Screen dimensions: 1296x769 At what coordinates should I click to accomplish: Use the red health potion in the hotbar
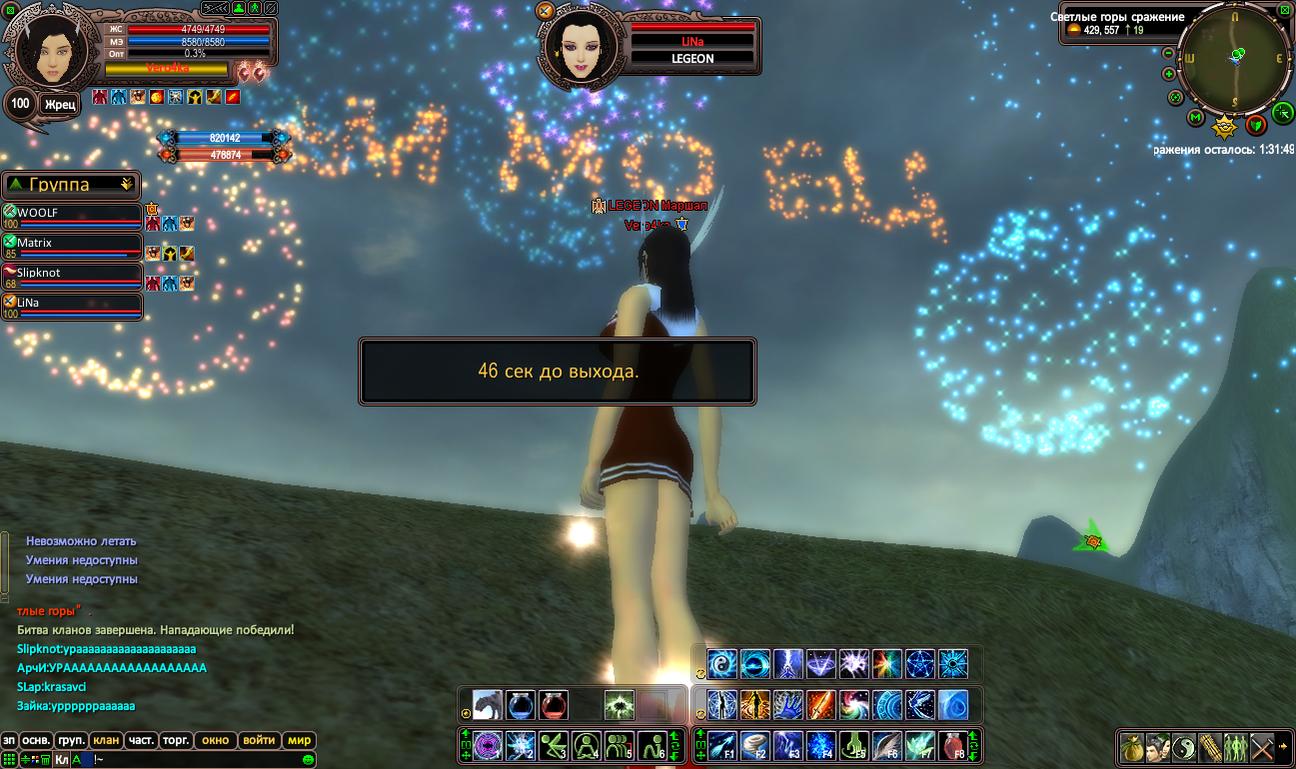(553, 705)
